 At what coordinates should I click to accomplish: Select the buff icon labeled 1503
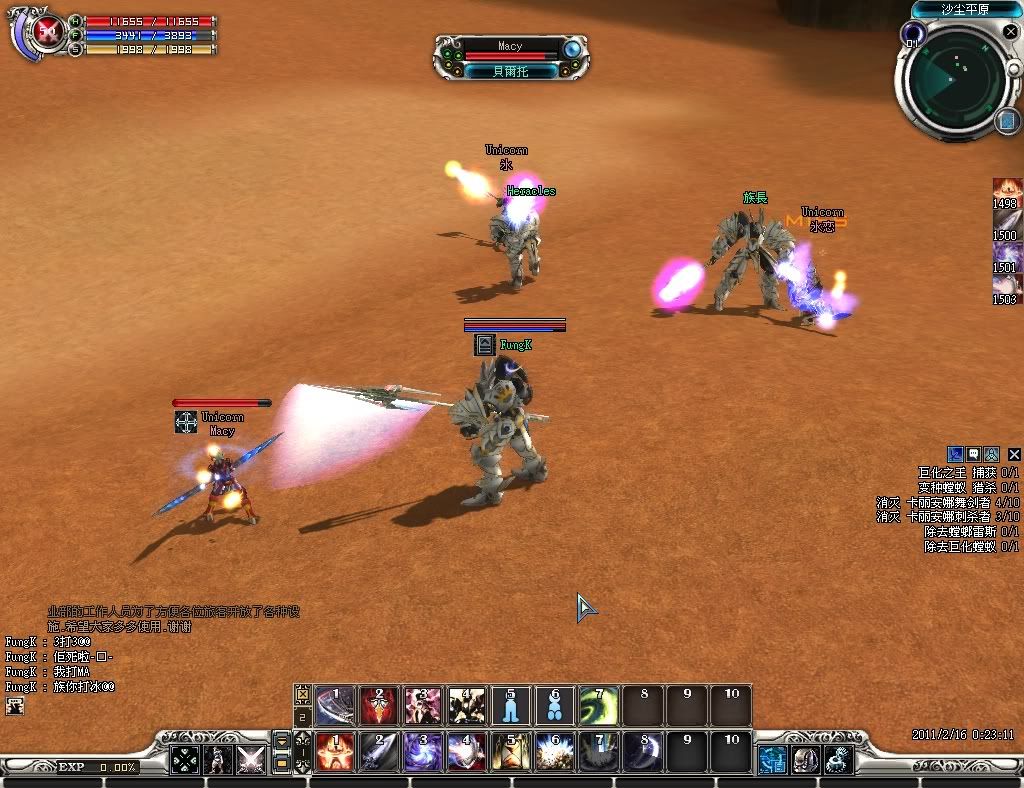click(x=1006, y=284)
